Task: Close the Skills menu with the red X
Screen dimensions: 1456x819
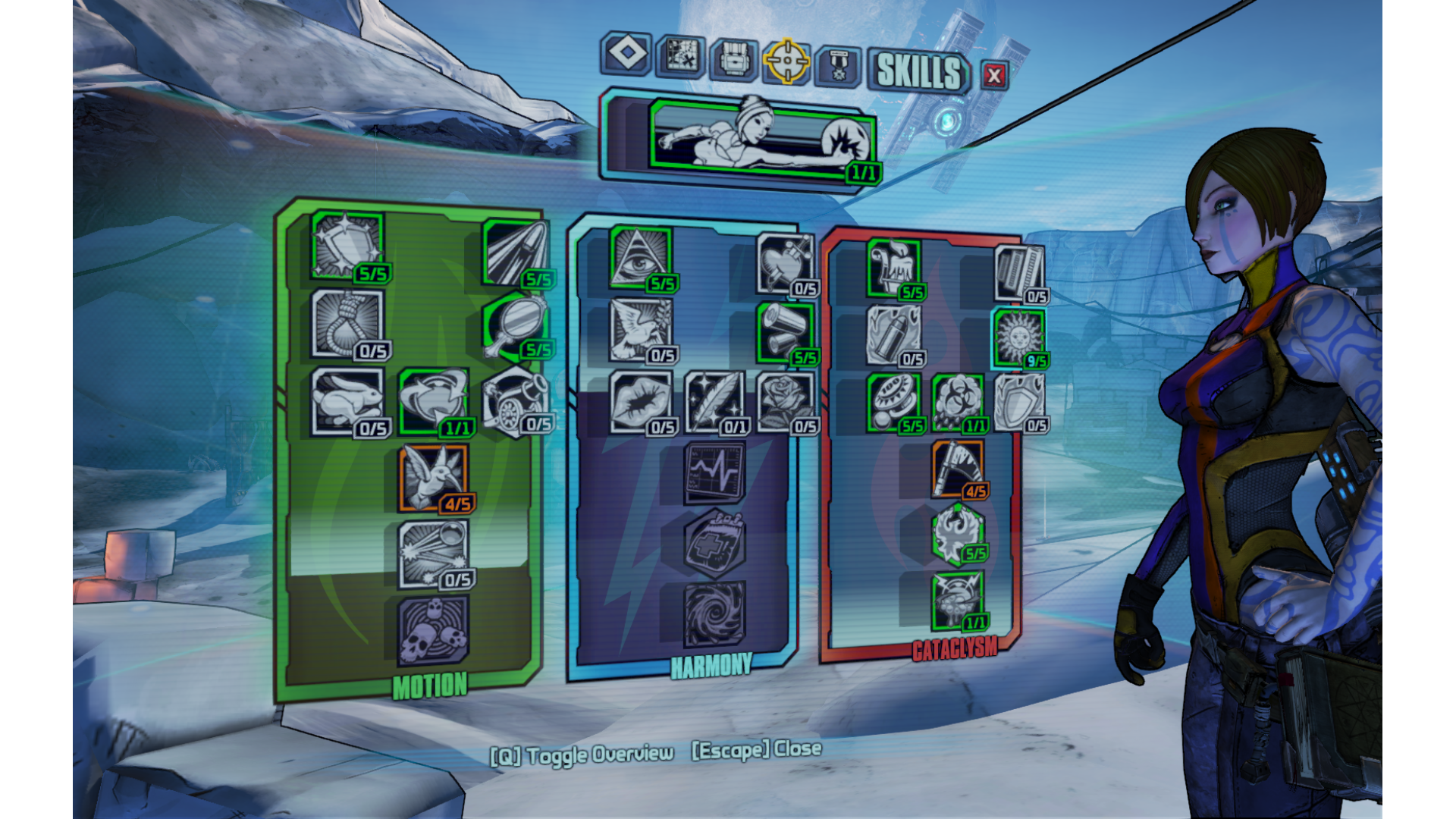Action: pyautogui.click(x=994, y=75)
